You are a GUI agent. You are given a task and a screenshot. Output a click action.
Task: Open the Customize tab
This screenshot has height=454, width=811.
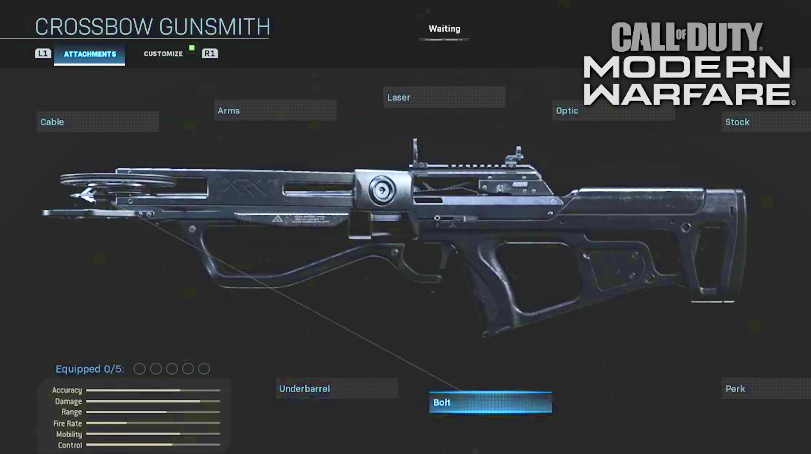point(163,54)
